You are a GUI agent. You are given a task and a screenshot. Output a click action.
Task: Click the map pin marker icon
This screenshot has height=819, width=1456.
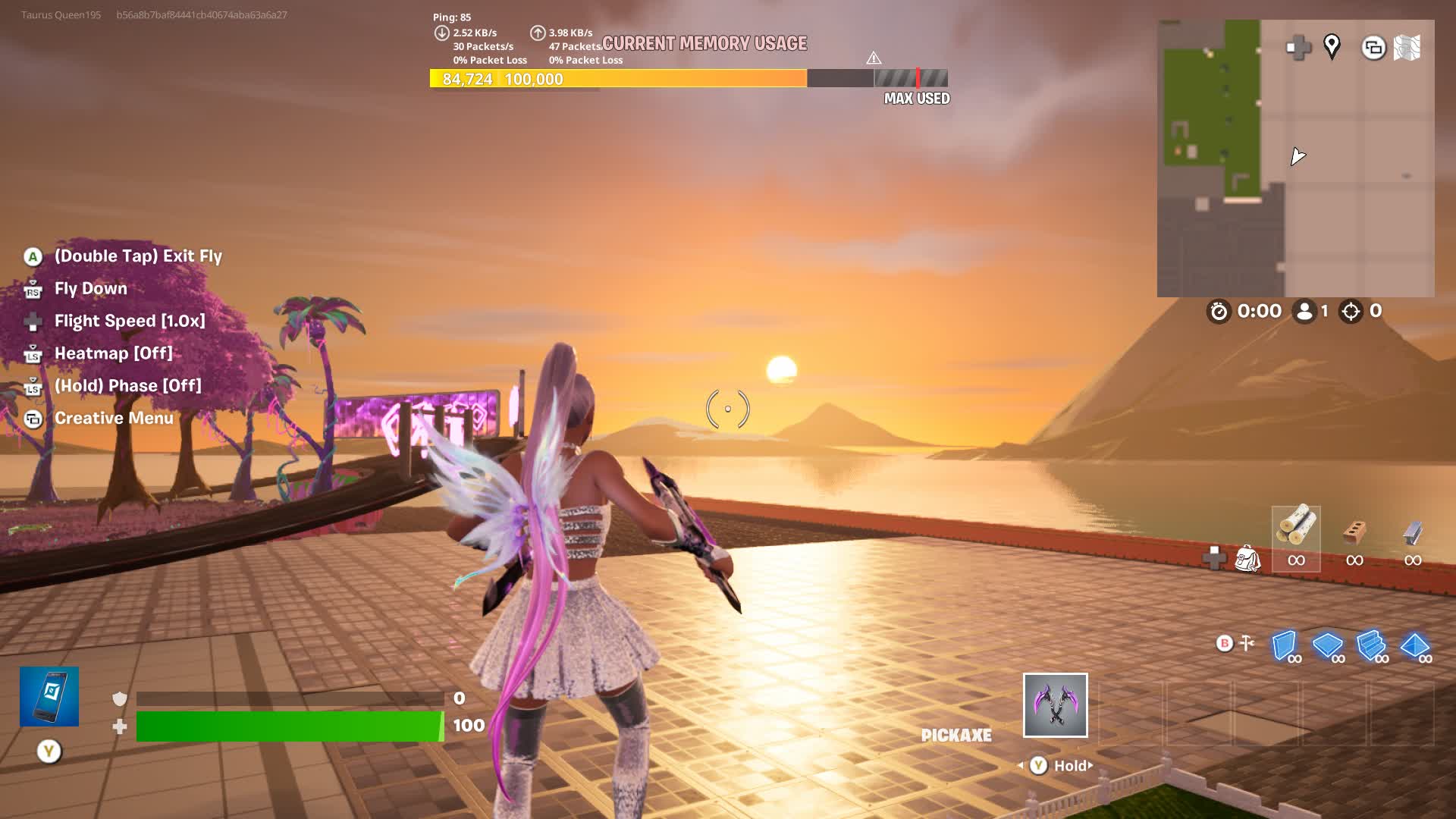[x=1332, y=47]
